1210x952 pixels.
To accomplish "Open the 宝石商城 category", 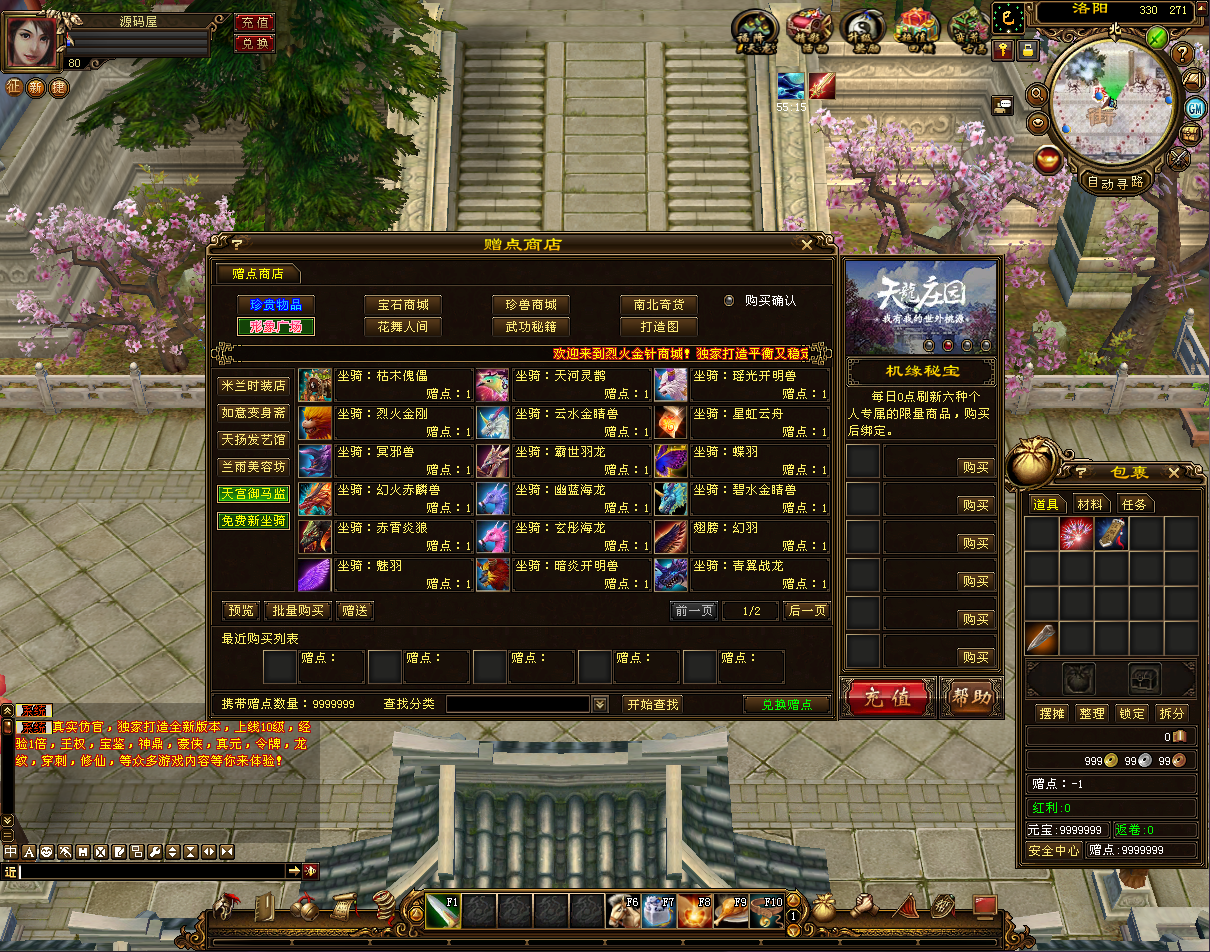I will coord(403,304).
